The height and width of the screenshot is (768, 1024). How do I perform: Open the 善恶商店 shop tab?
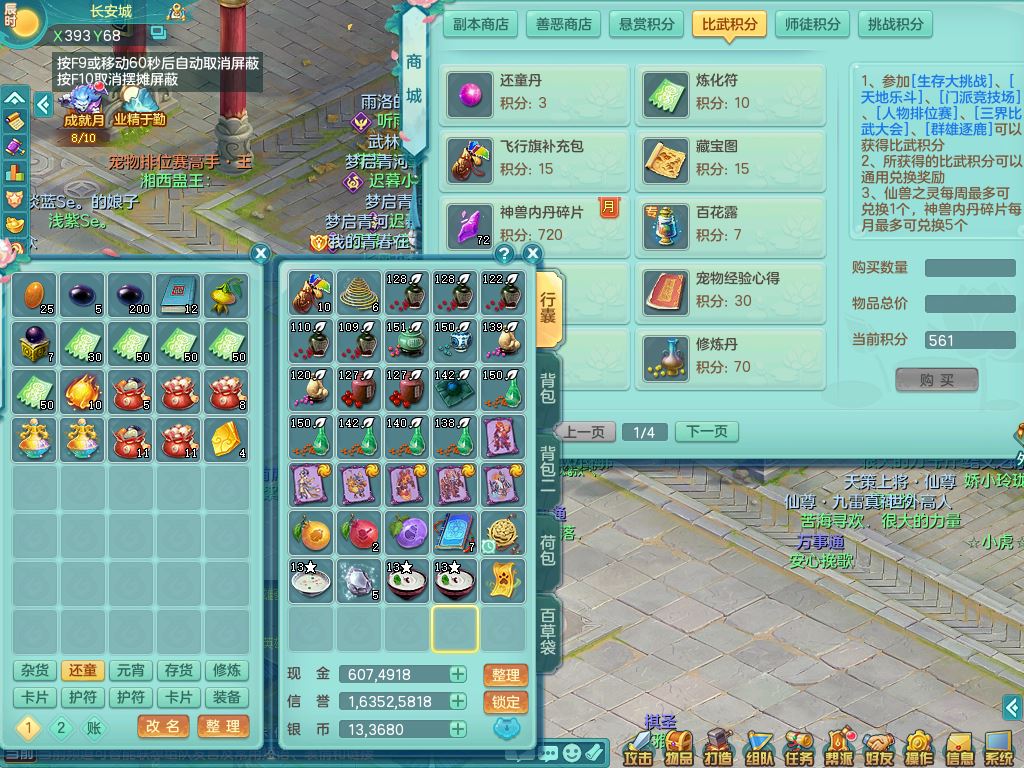[x=563, y=24]
